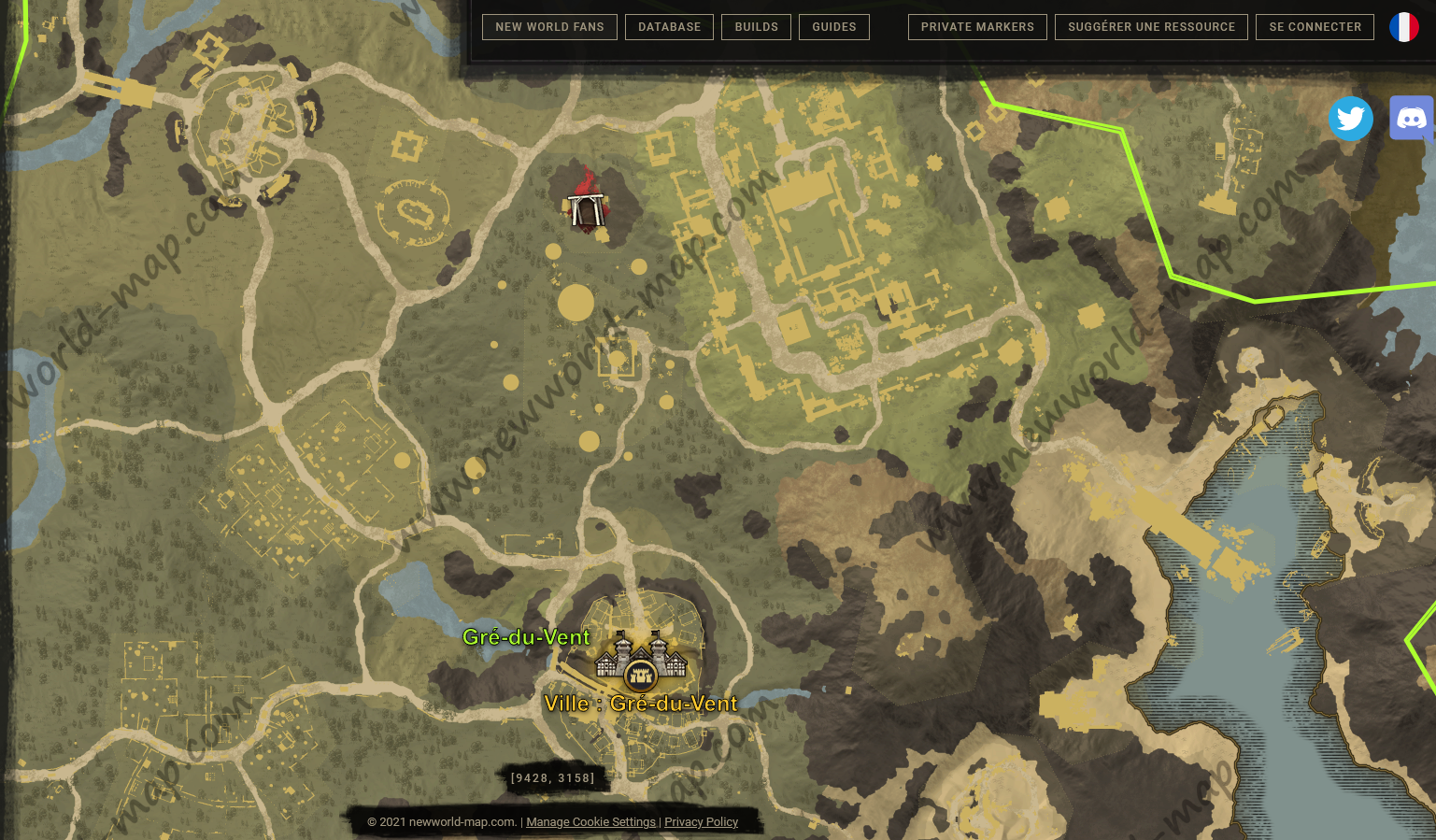Open the Database page

669,27
